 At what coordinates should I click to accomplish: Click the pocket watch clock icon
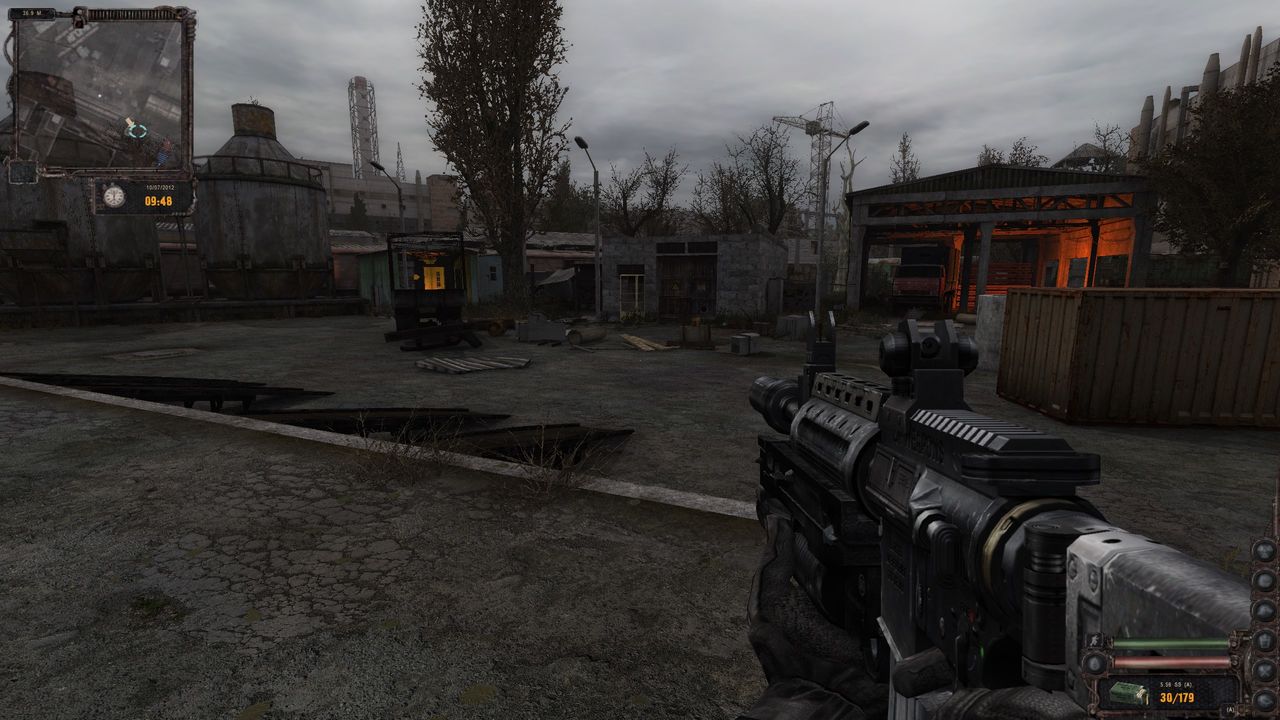[x=113, y=196]
